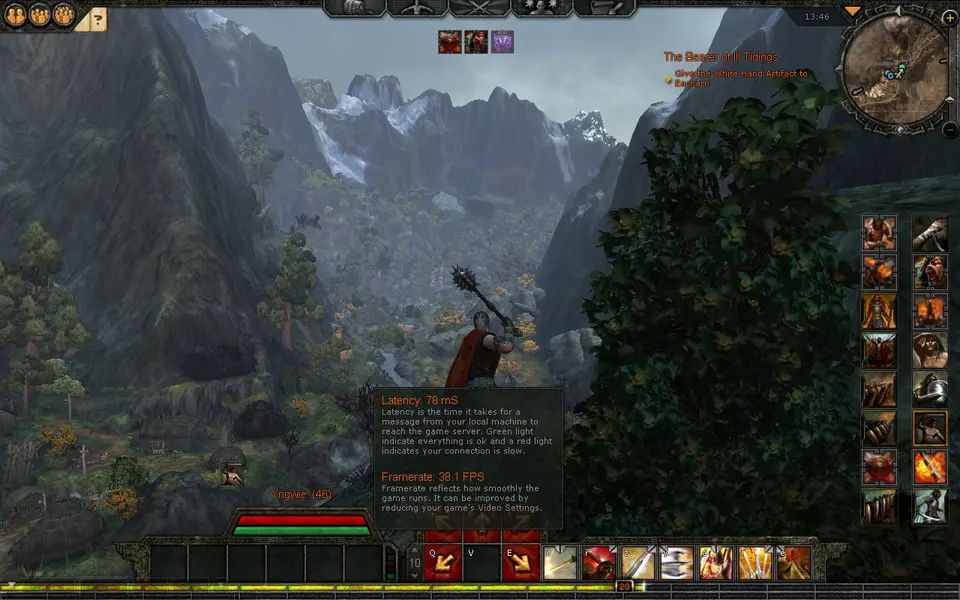Image resolution: width=960 pixels, height=600 pixels.
Task: Activate the screaming warrior shout ability
Action: click(x=930, y=272)
